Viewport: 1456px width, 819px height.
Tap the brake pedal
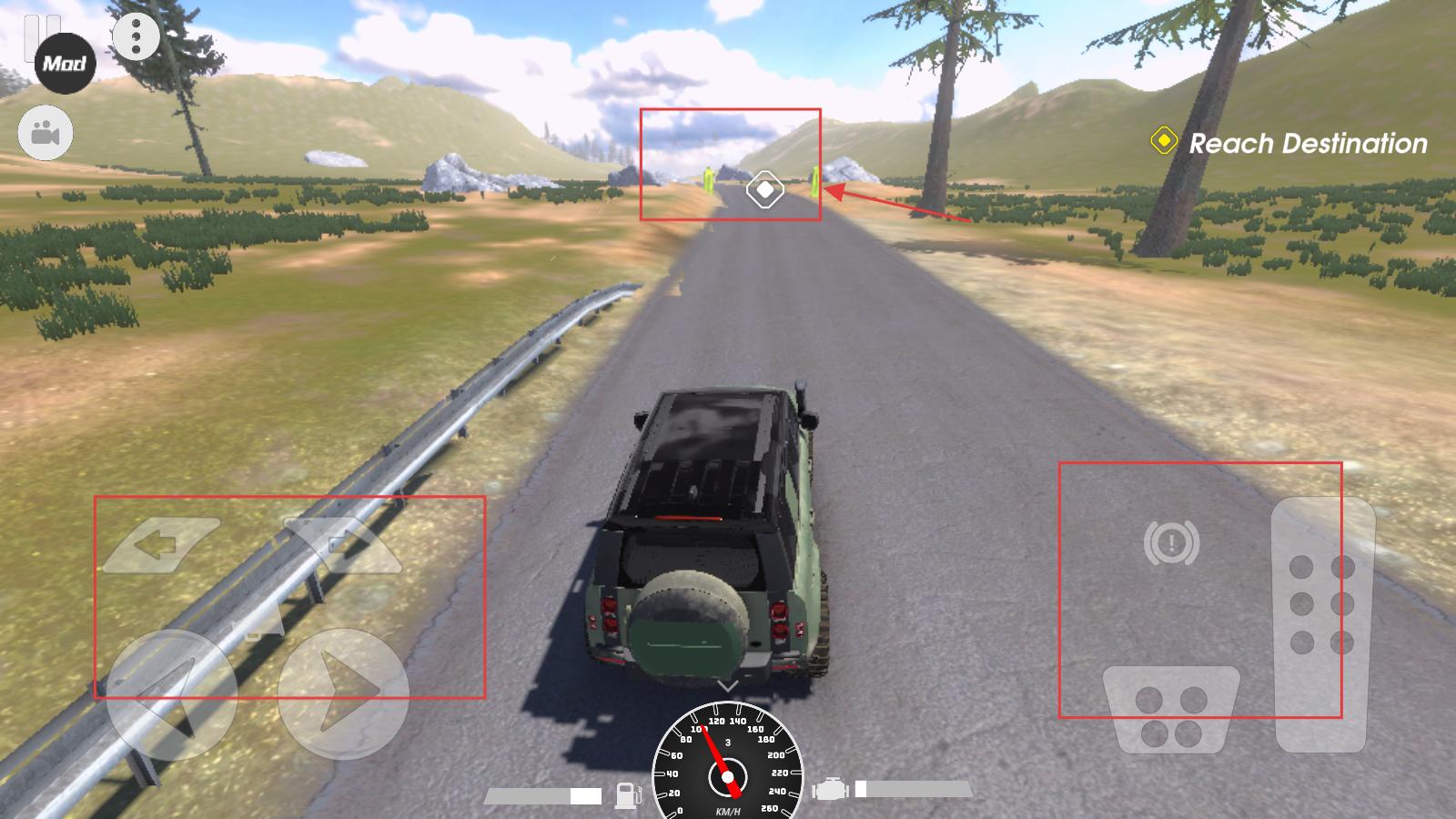click(1170, 710)
